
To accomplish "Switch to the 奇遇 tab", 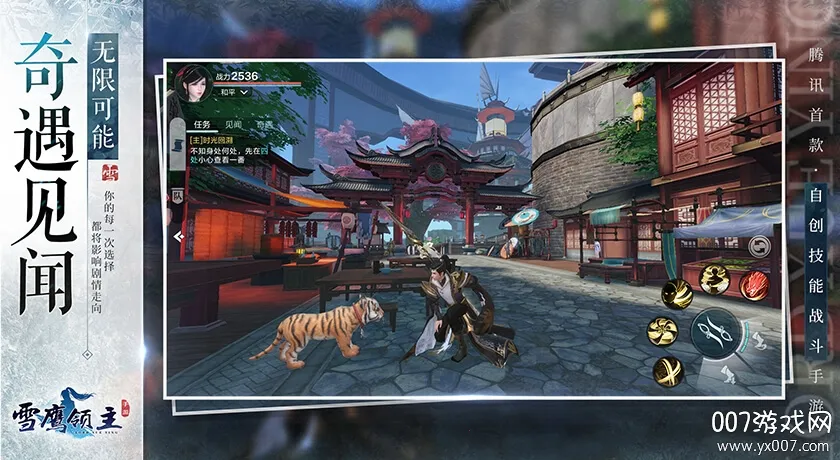I will tap(262, 123).
